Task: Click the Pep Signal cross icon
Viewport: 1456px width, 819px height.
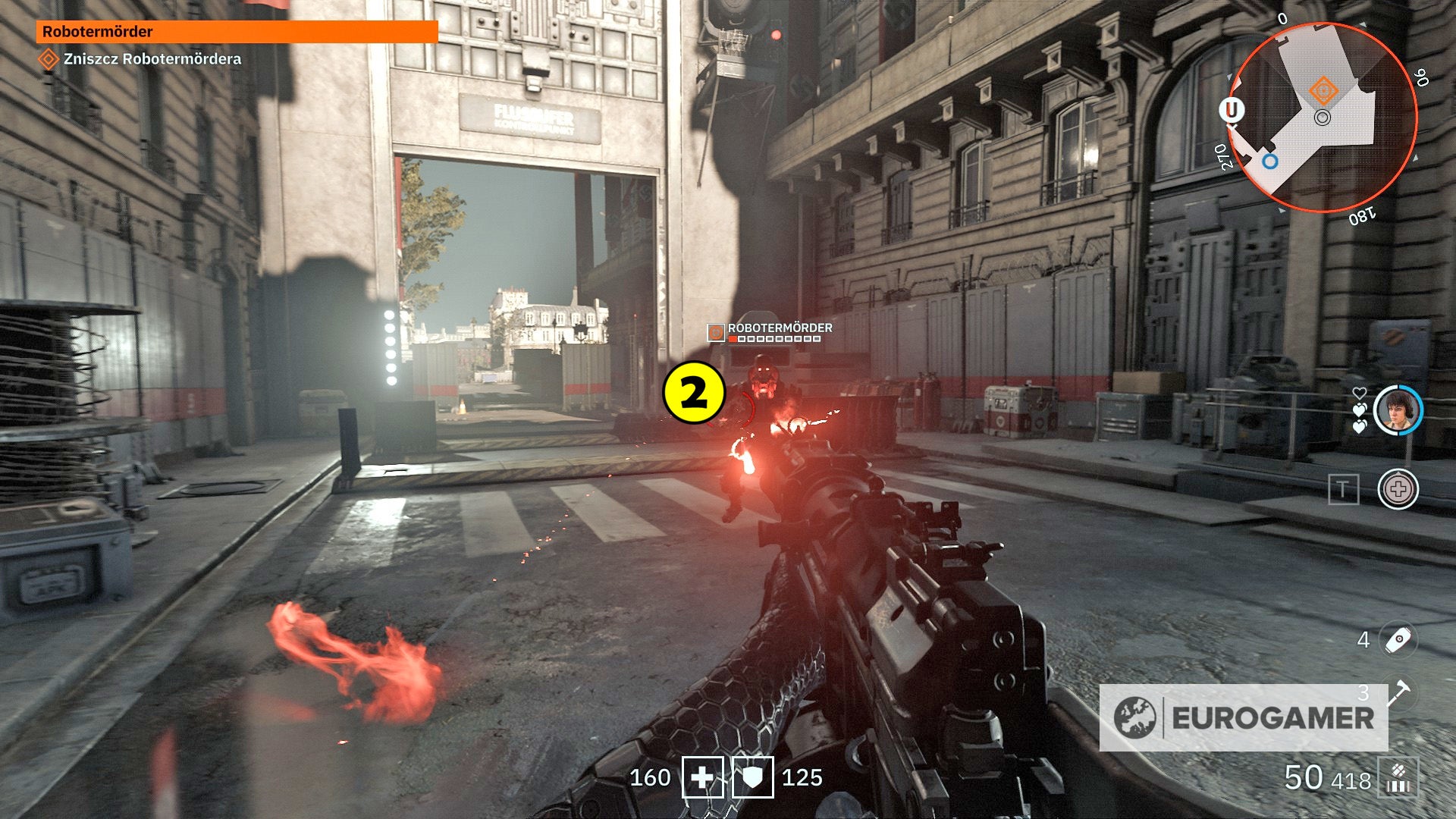Action: (x=1398, y=489)
